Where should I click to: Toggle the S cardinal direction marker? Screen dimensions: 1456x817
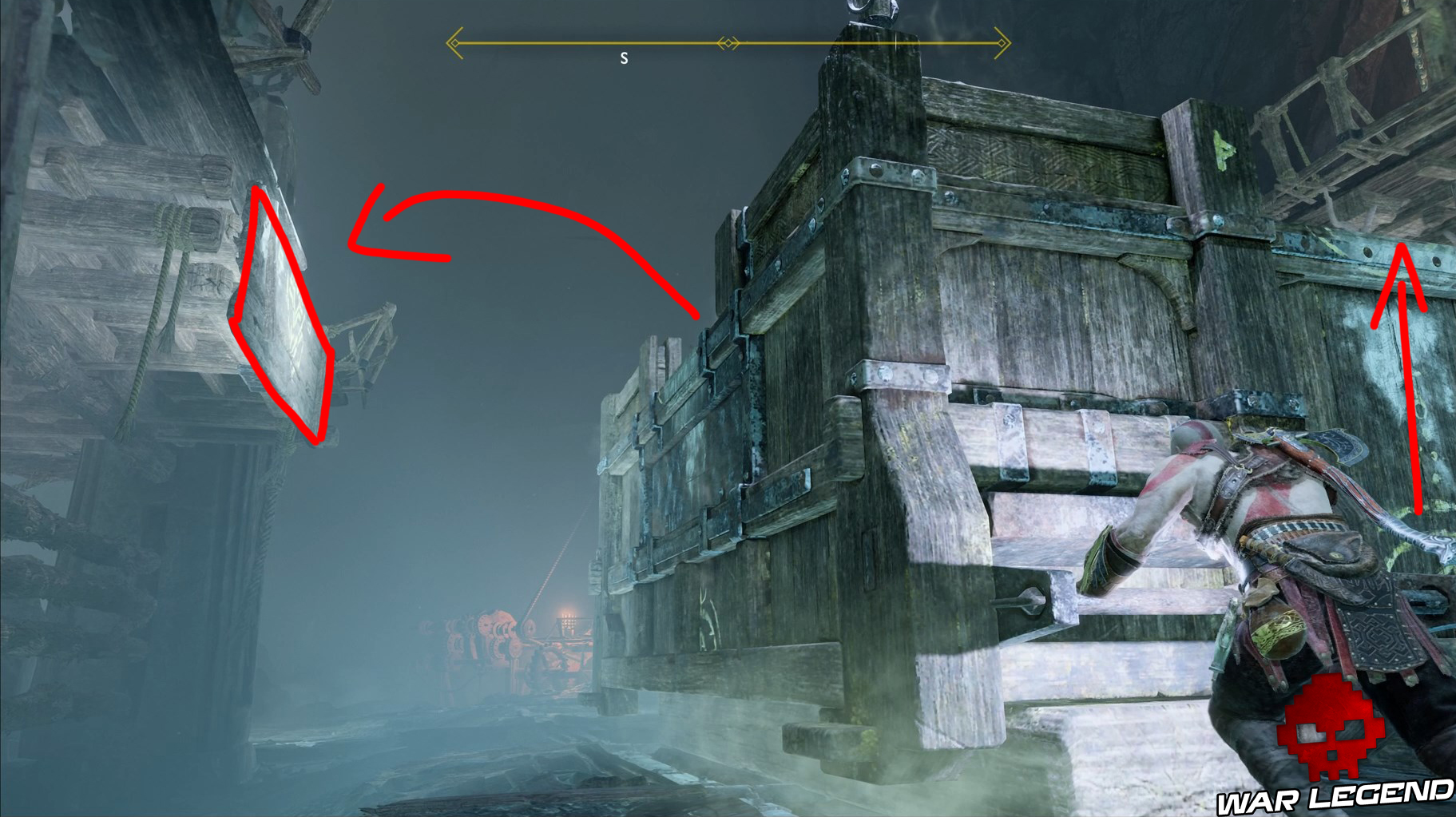click(x=622, y=58)
